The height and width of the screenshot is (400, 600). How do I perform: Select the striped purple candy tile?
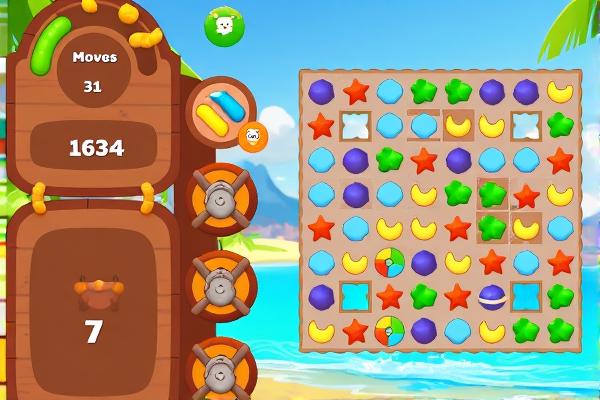pos(492,296)
